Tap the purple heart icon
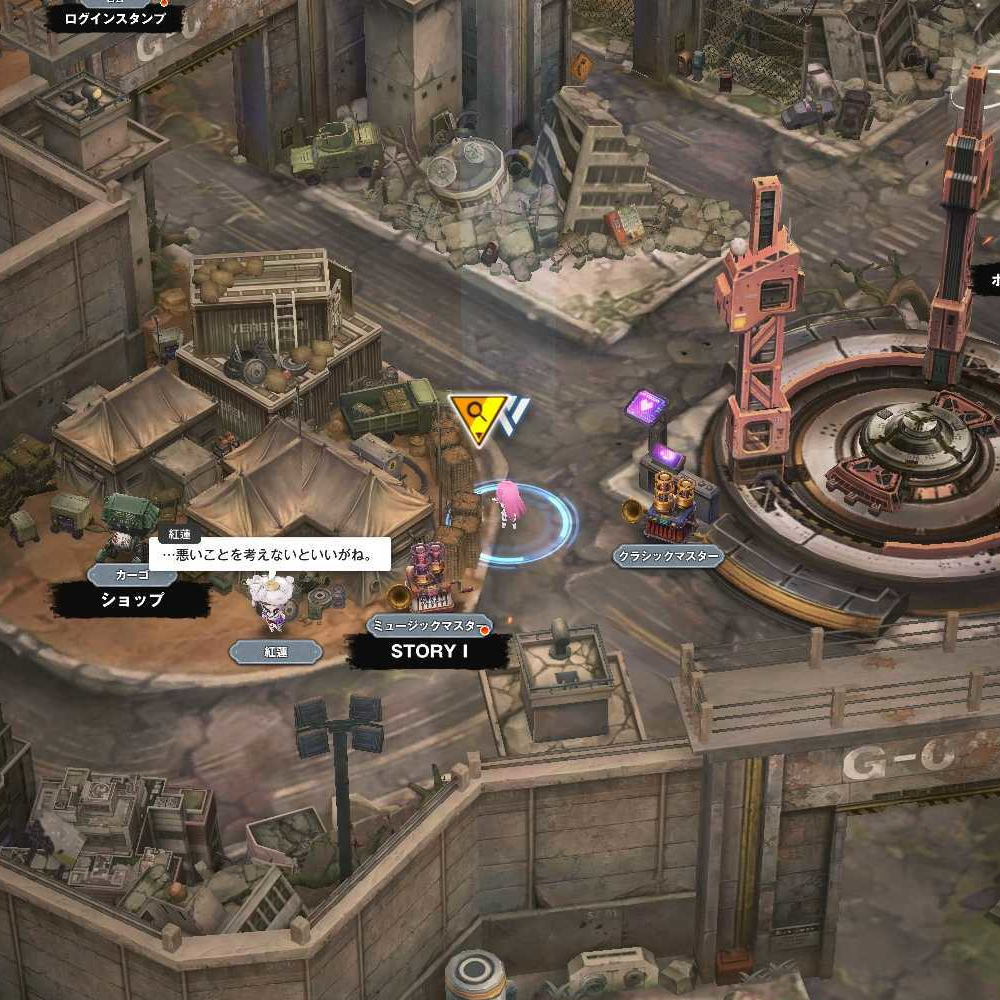Image resolution: width=1000 pixels, height=1000 pixels. [x=646, y=408]
